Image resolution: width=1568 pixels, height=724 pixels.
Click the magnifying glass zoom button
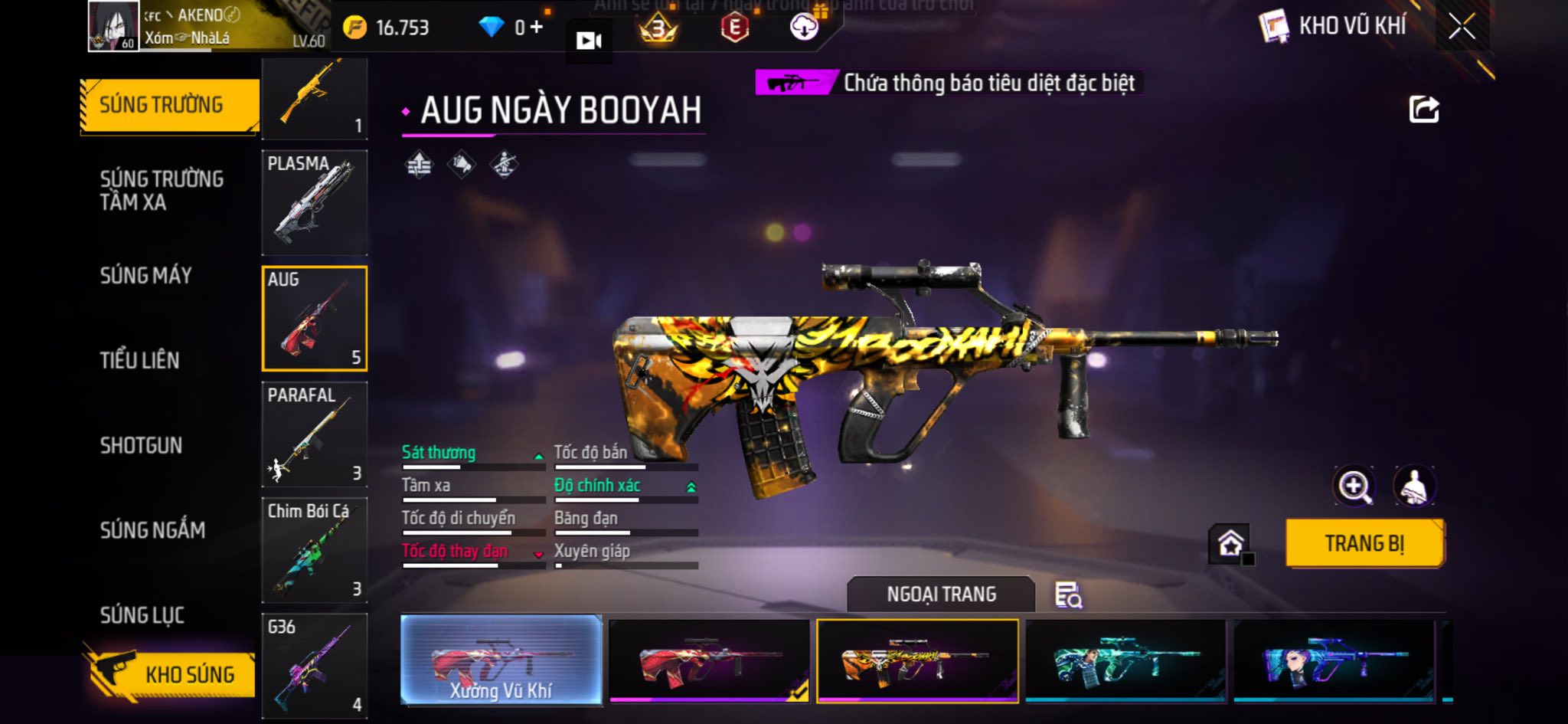tap(1354, 486)
